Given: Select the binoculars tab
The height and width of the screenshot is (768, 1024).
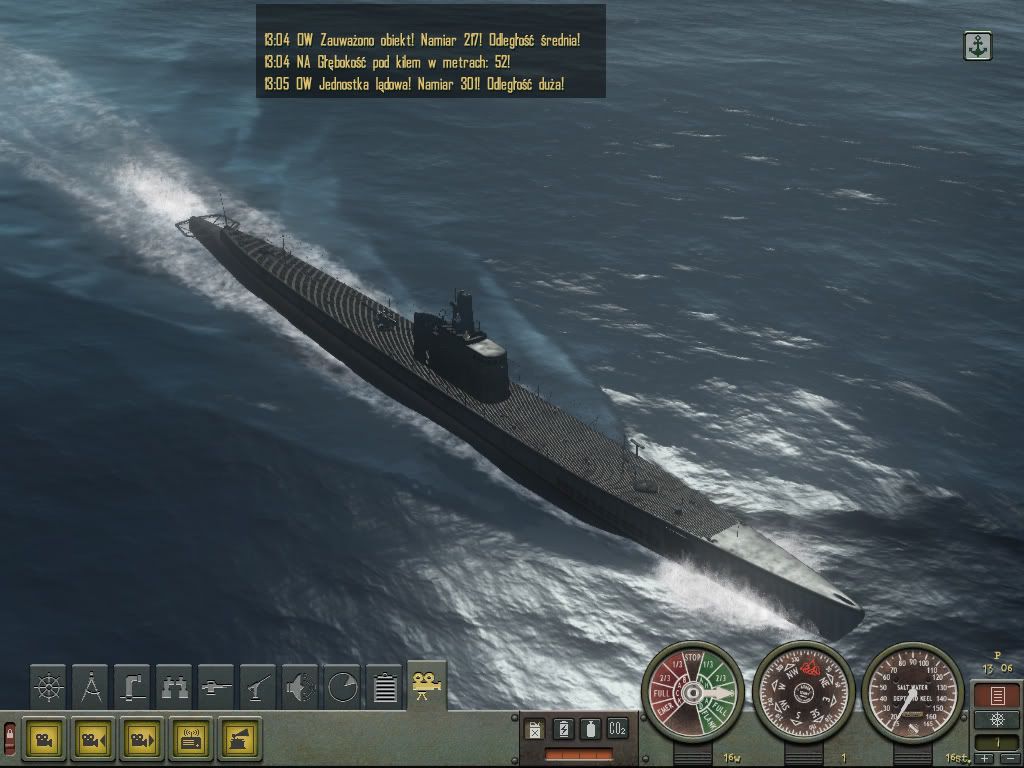Looking at the screenshot, I should click(175, 687).
